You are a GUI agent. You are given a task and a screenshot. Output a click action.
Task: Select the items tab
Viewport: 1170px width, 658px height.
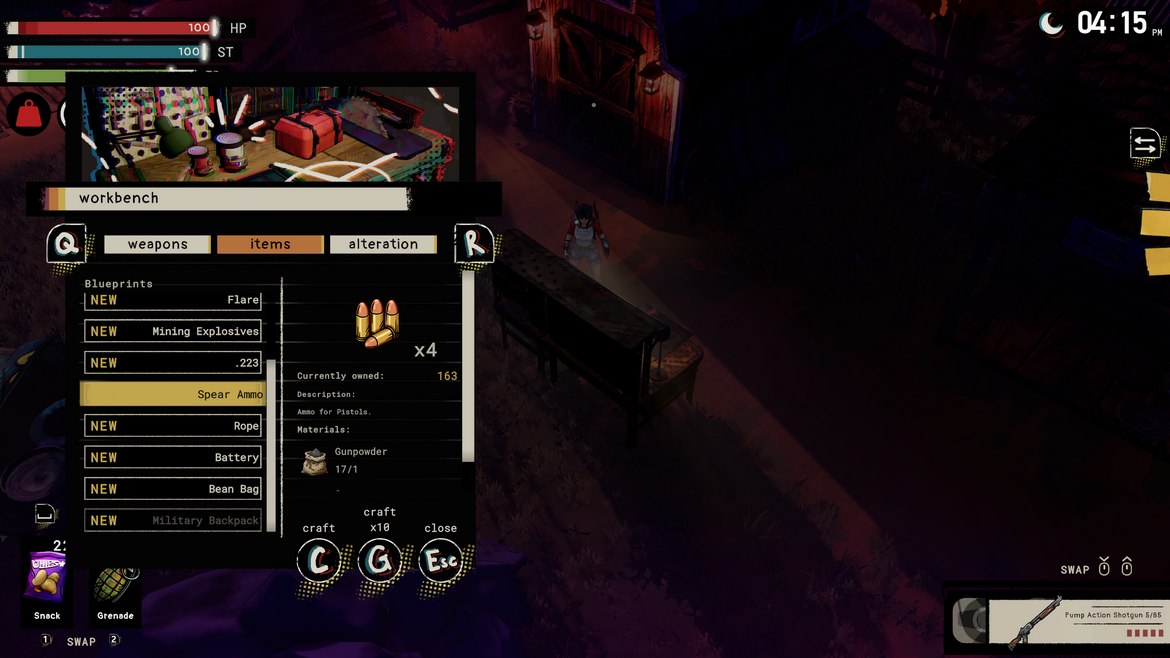coord(270,244)
